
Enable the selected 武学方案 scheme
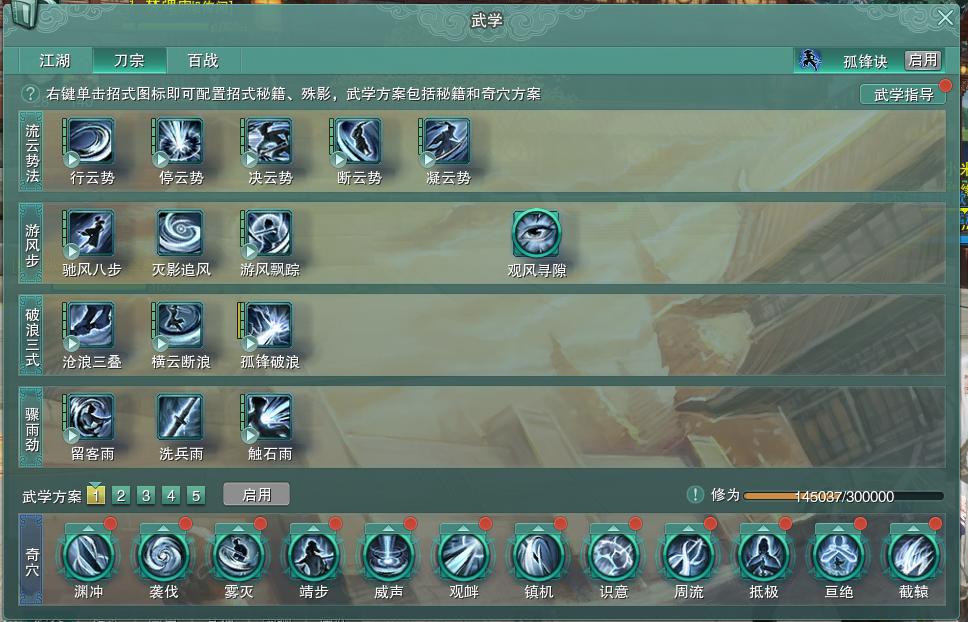pos(256,494)
